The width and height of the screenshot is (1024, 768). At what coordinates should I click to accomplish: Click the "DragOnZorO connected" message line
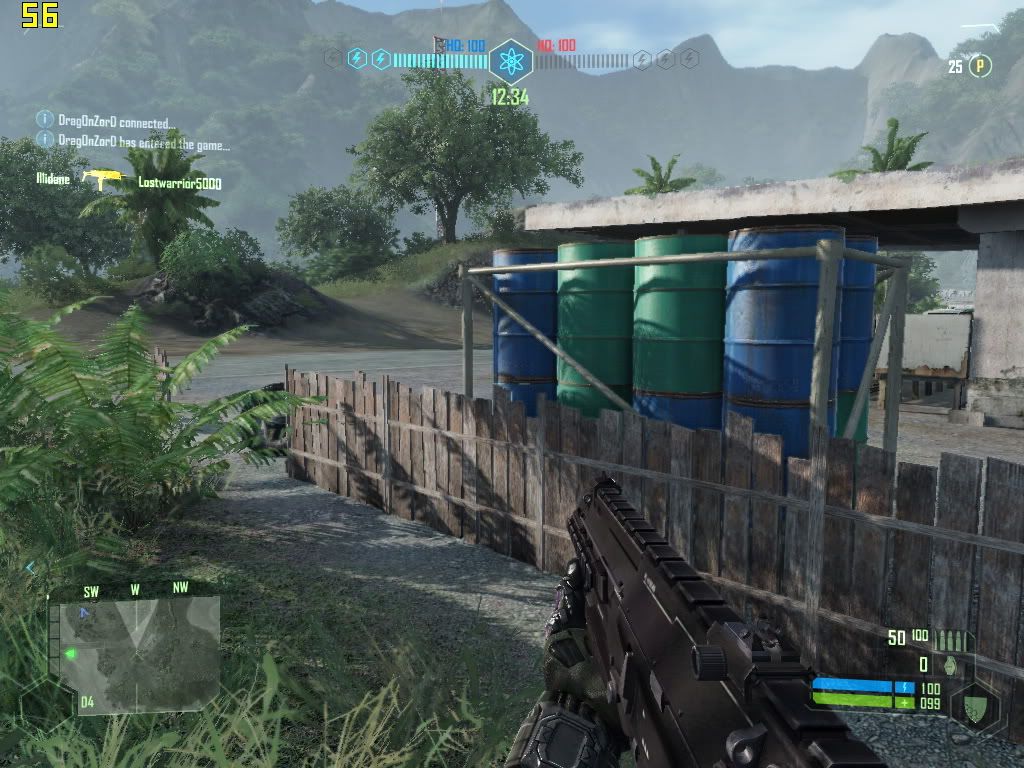pyautogui.click(x=116, y=123)
